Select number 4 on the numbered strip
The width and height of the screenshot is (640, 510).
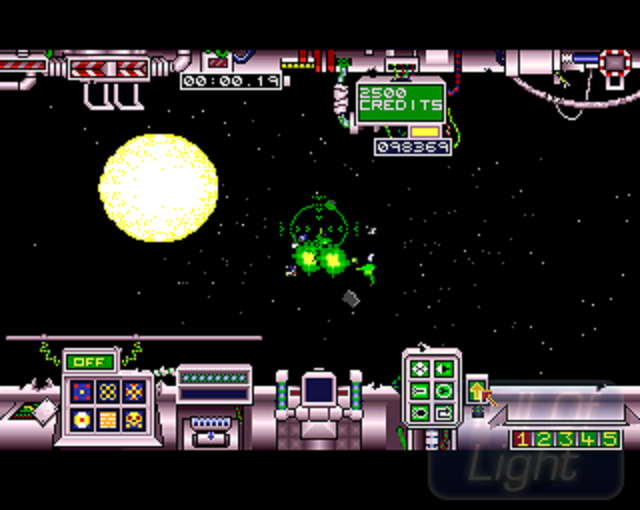tap(588, 439)
